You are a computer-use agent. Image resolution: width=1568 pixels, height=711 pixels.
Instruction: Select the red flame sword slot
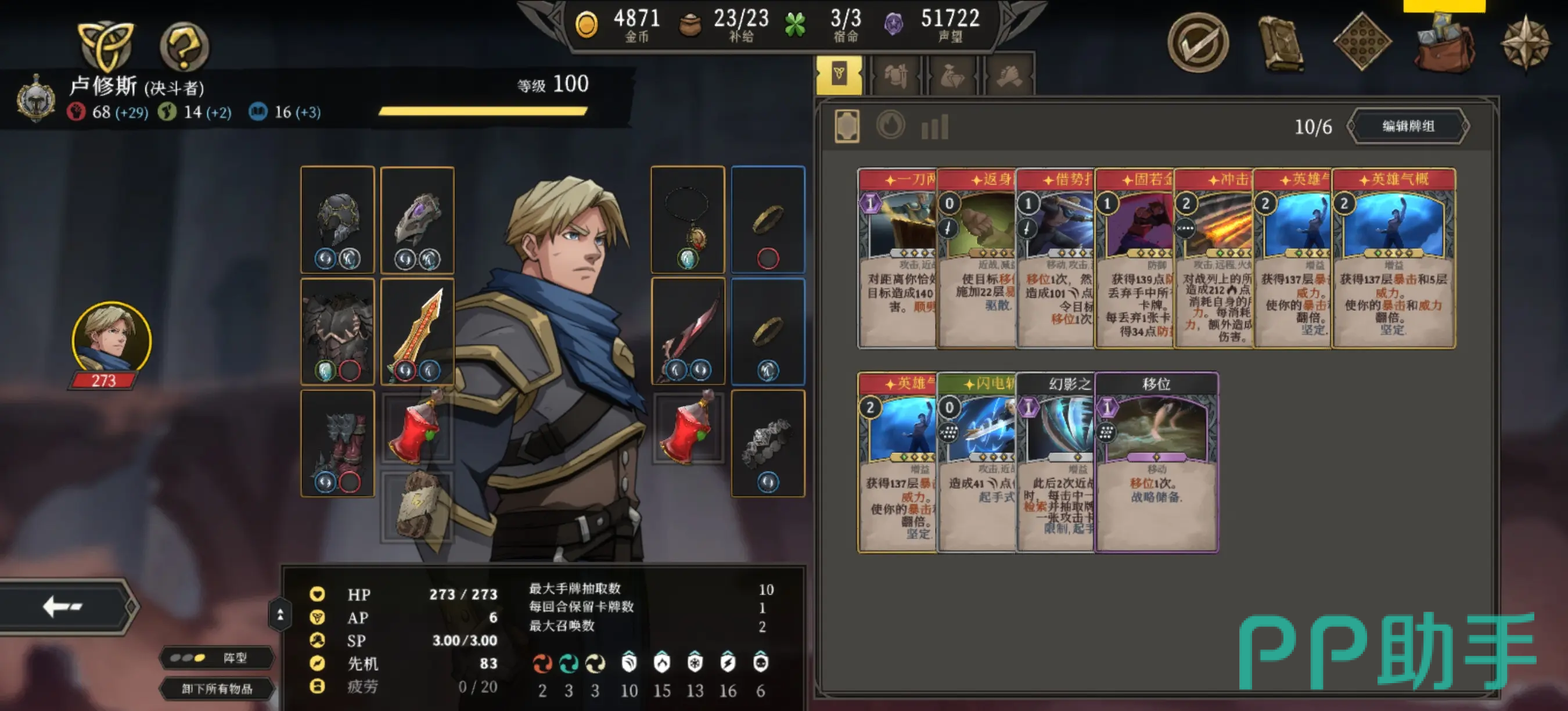click(x=418, y=332)
